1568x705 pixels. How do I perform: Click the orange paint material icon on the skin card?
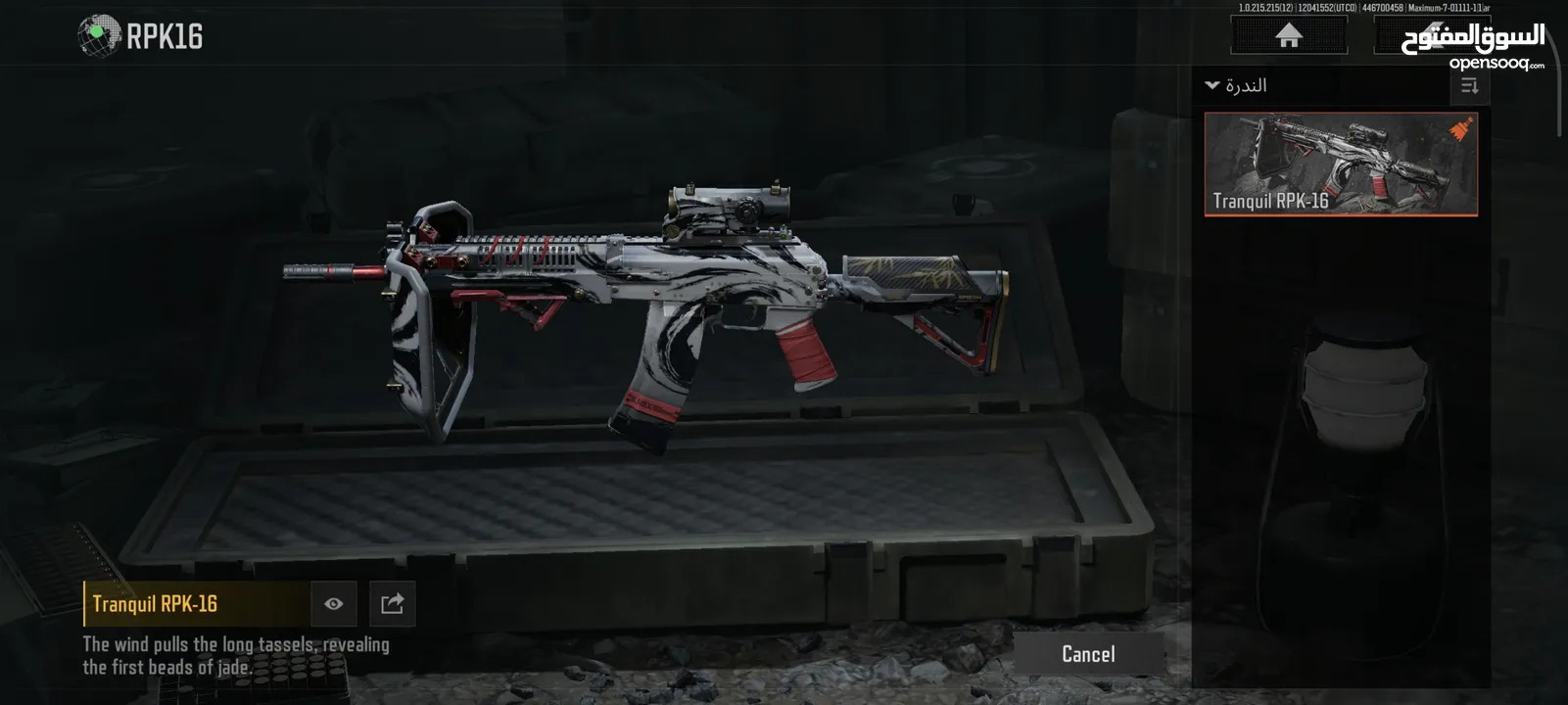tap(1458, 128)
